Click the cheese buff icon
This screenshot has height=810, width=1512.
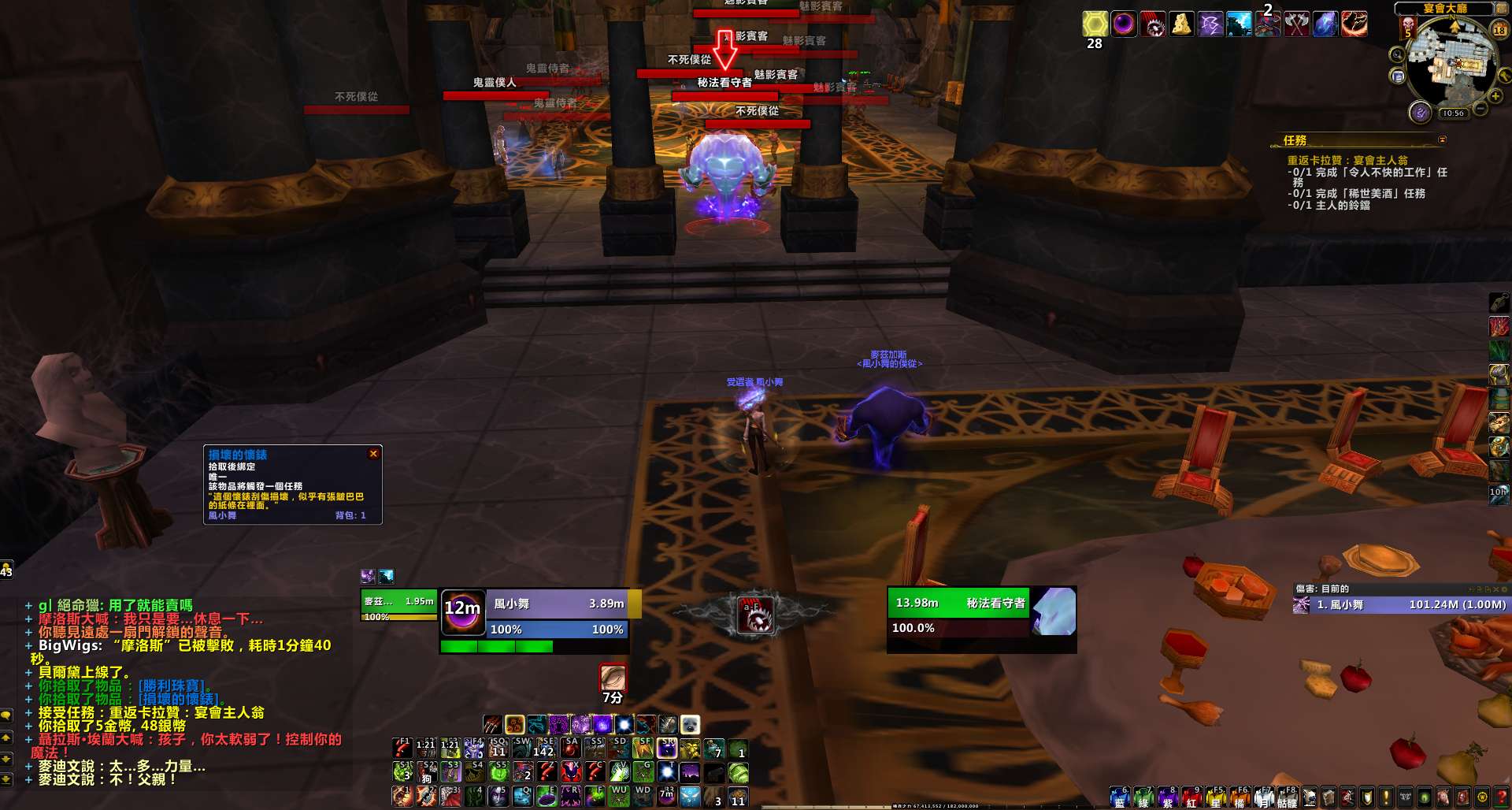coord(1181,24)
